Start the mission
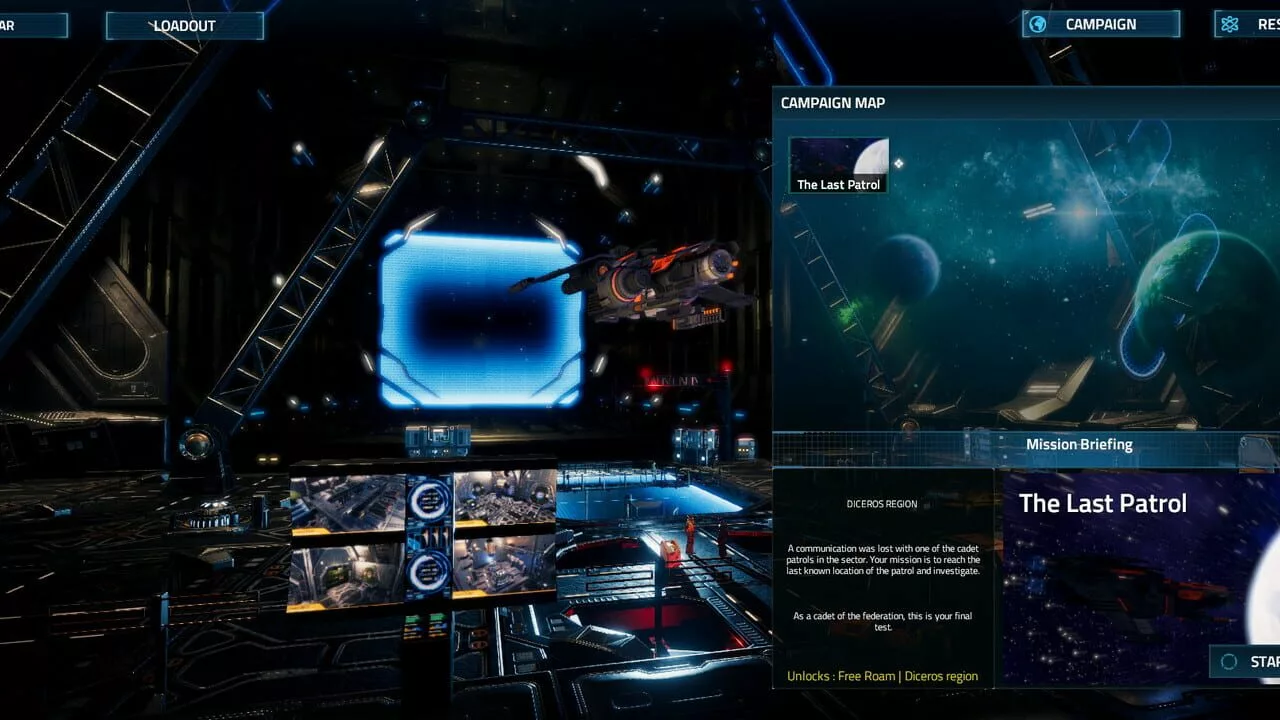 1246,661
